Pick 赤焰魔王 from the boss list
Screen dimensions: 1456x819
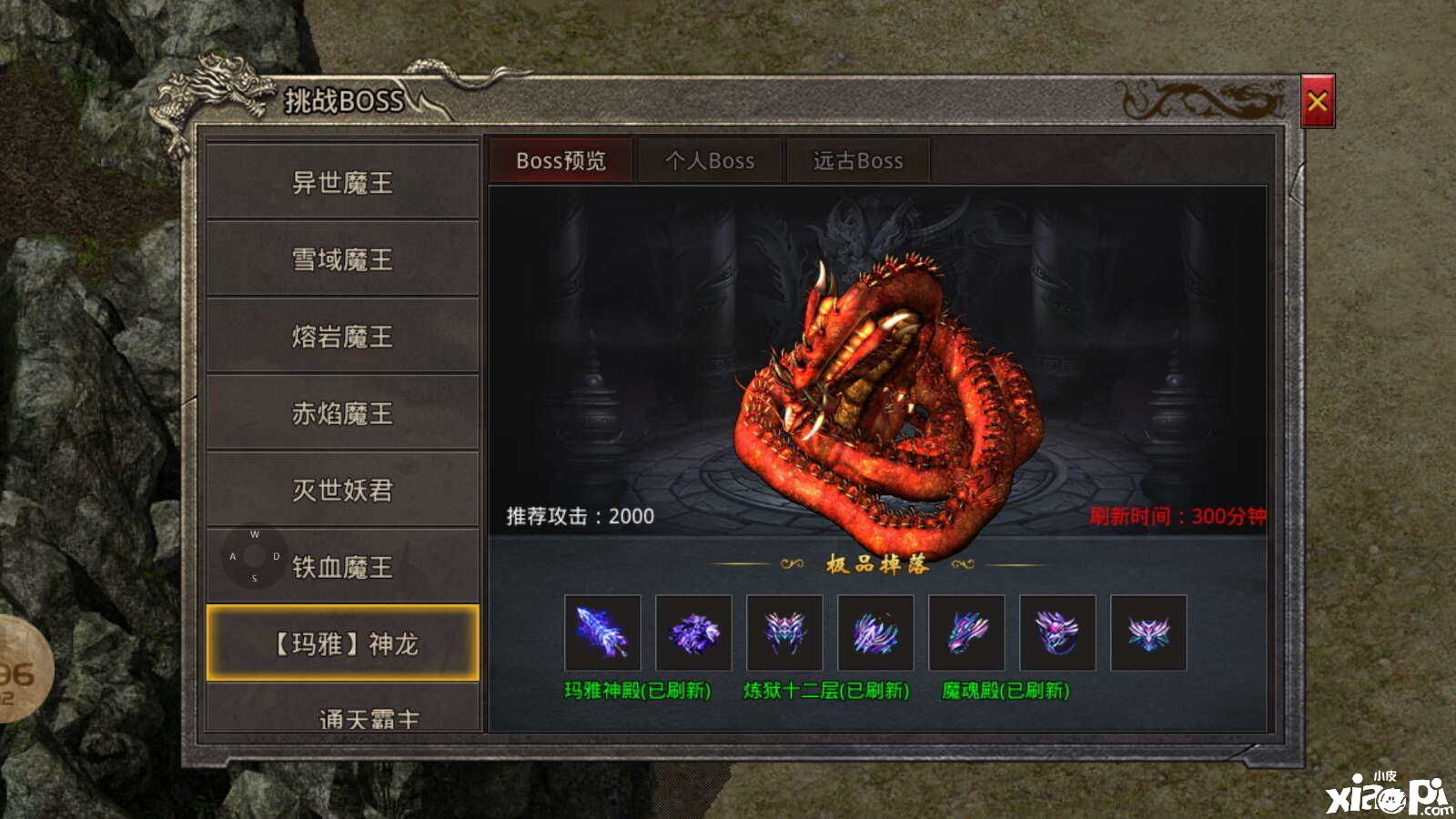pos(342,413)
